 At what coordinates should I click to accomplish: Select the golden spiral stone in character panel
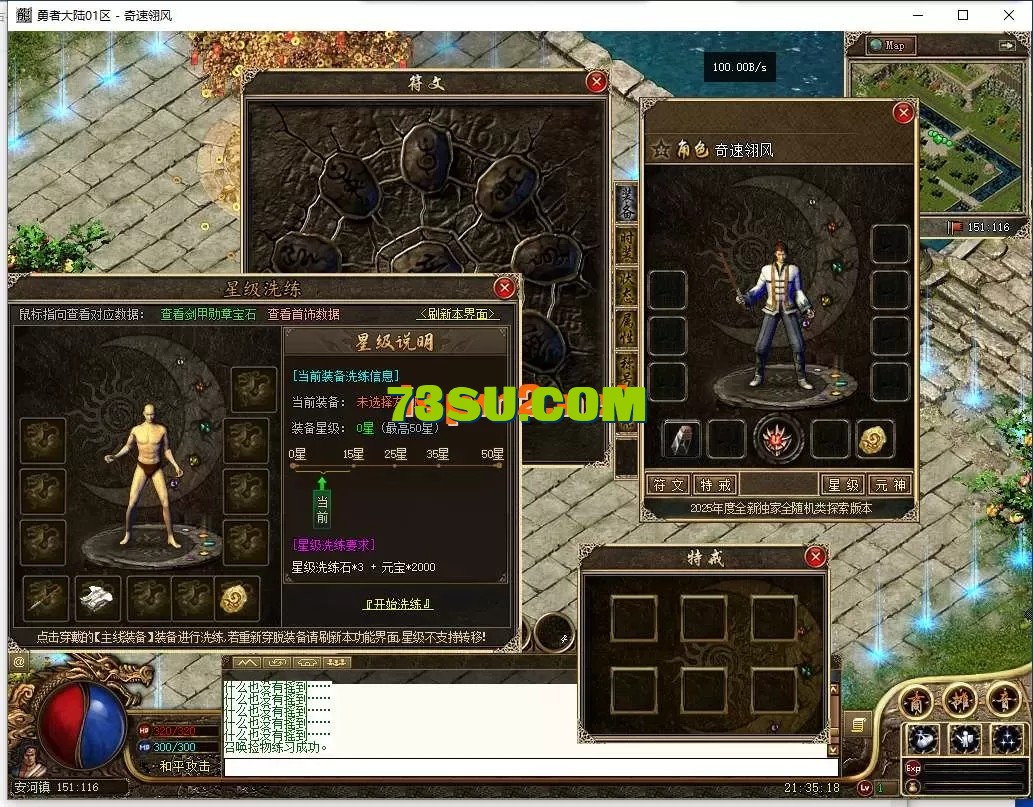click(x=876, y=439)
